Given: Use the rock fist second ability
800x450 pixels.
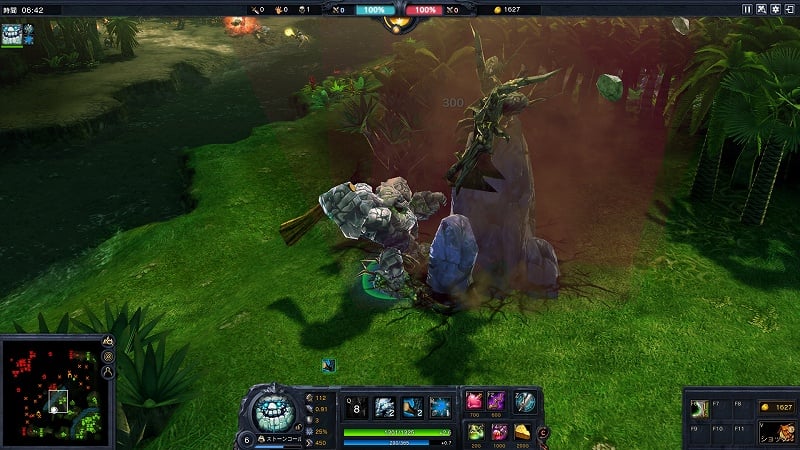Looking at the screenshot, I should [384, 406].
